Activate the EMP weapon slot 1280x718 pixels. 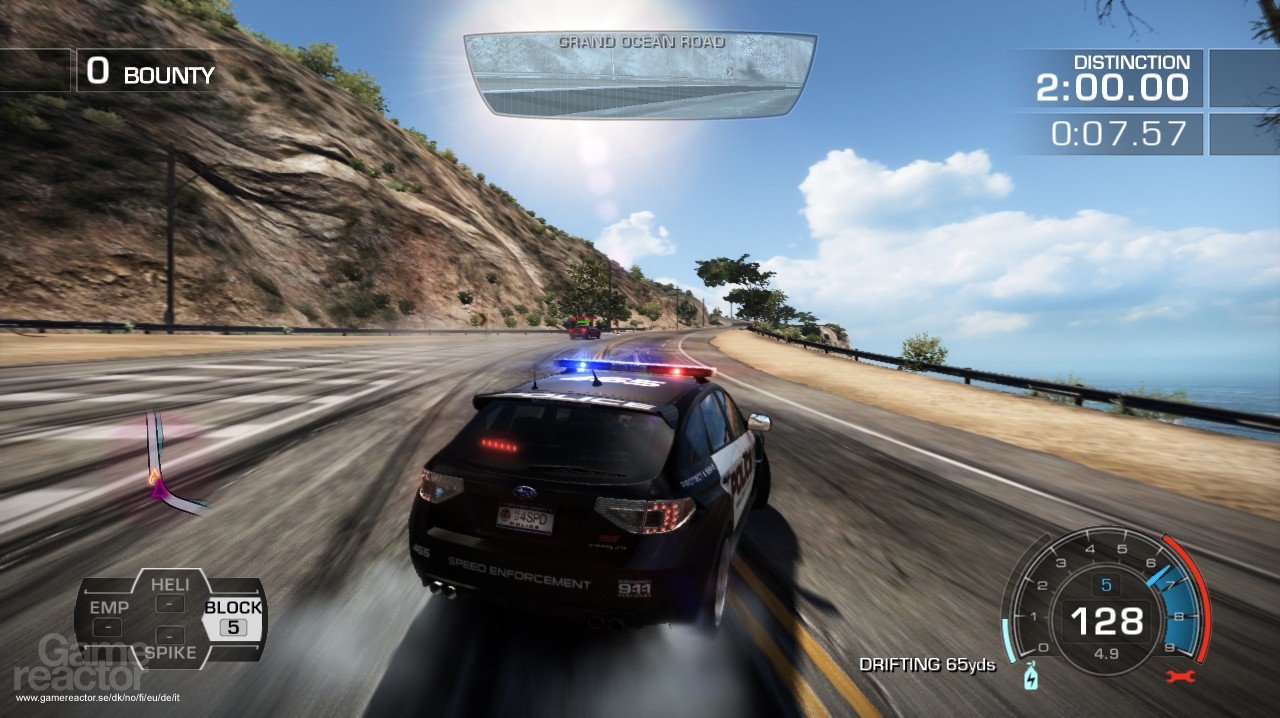click(x=108, y=617)
